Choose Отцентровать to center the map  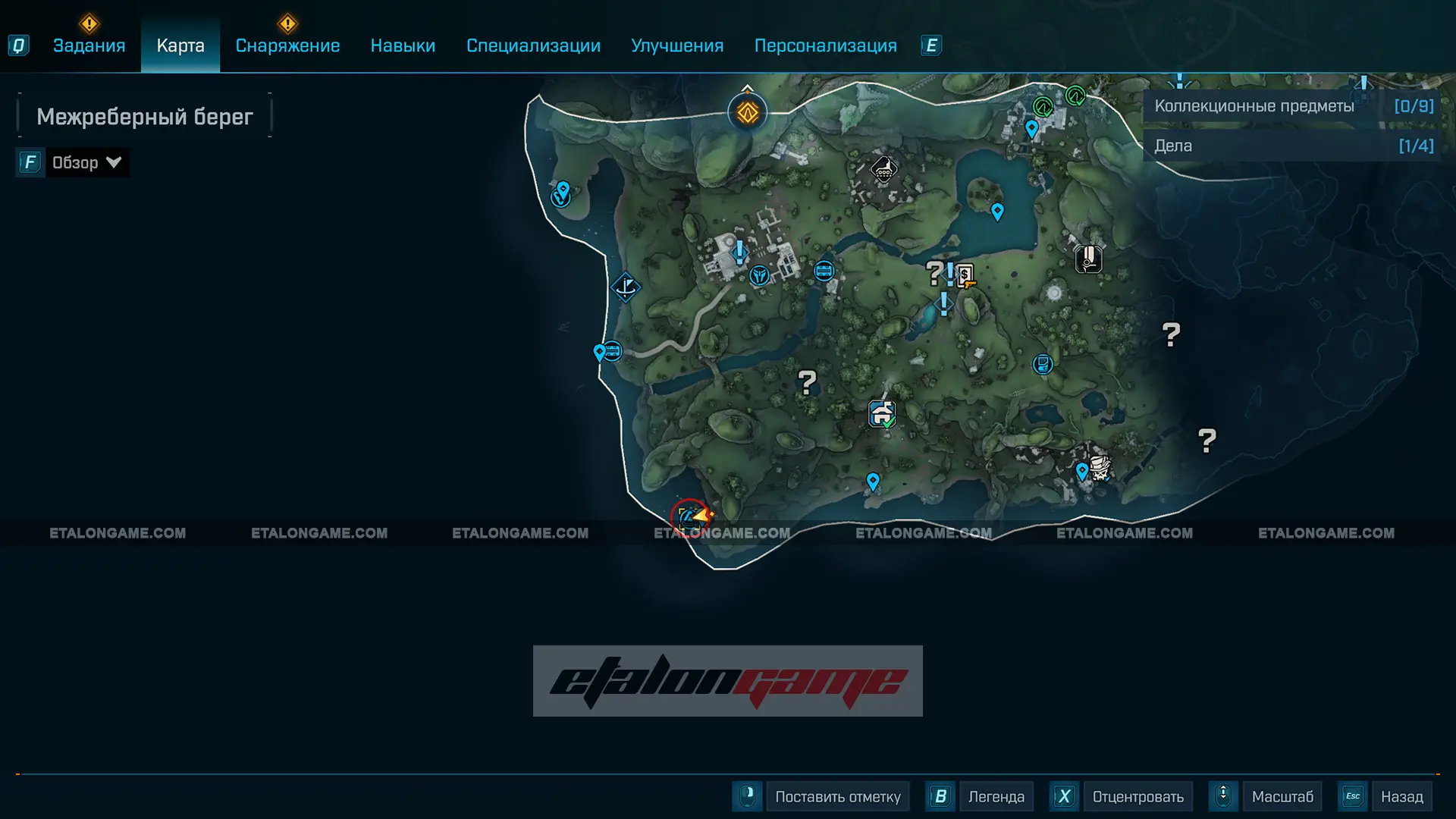[1137, 797]
